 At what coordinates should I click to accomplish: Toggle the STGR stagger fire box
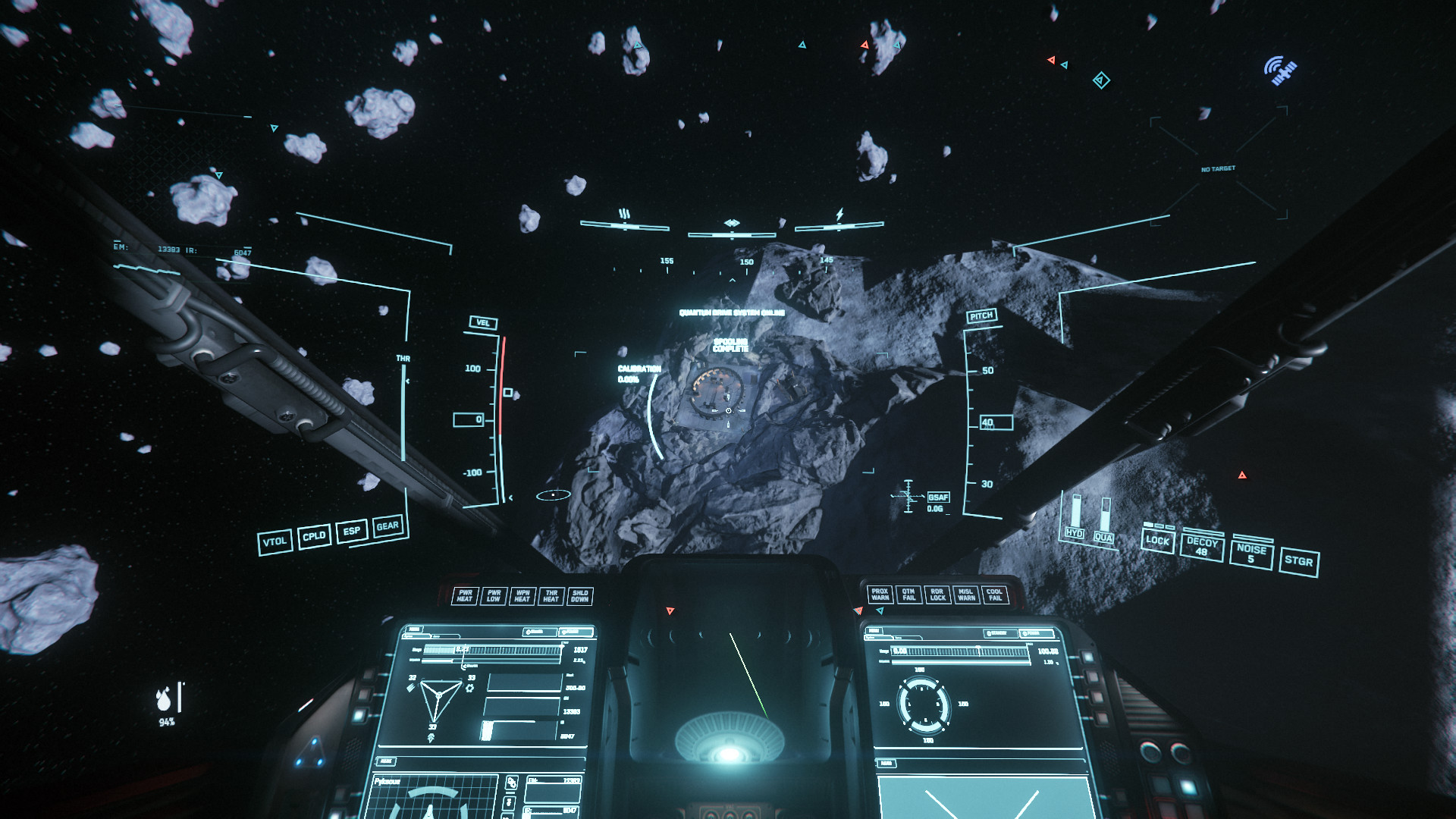[1298, 561]
